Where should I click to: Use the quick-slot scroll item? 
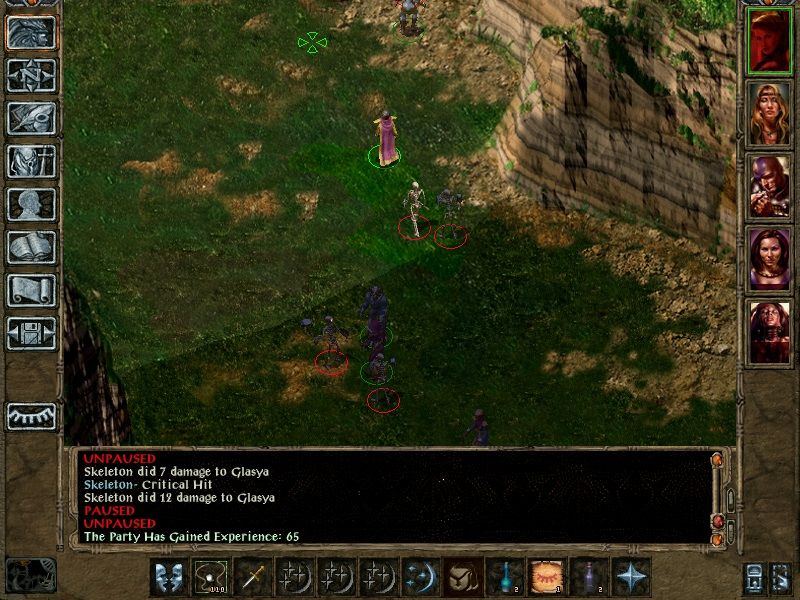547,577
